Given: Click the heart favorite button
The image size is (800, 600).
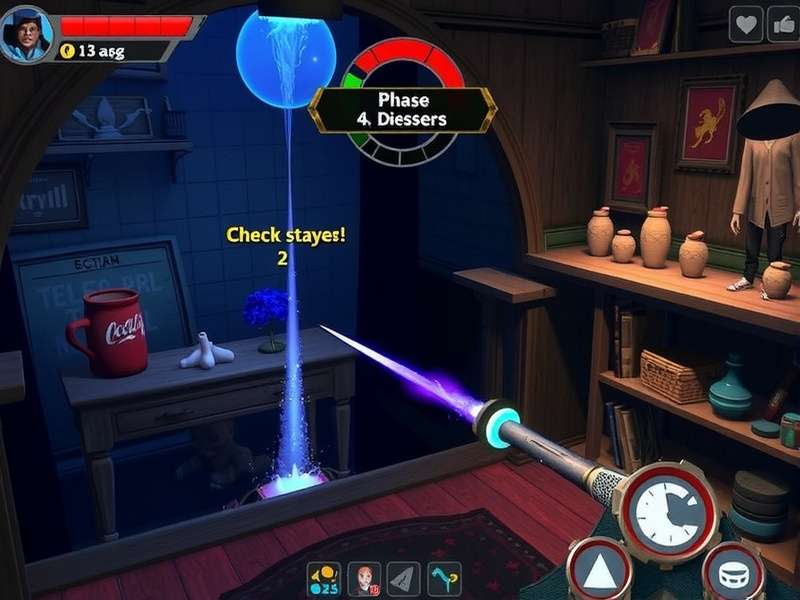Looking at the screenshot, I should click(x=745, y=24).
